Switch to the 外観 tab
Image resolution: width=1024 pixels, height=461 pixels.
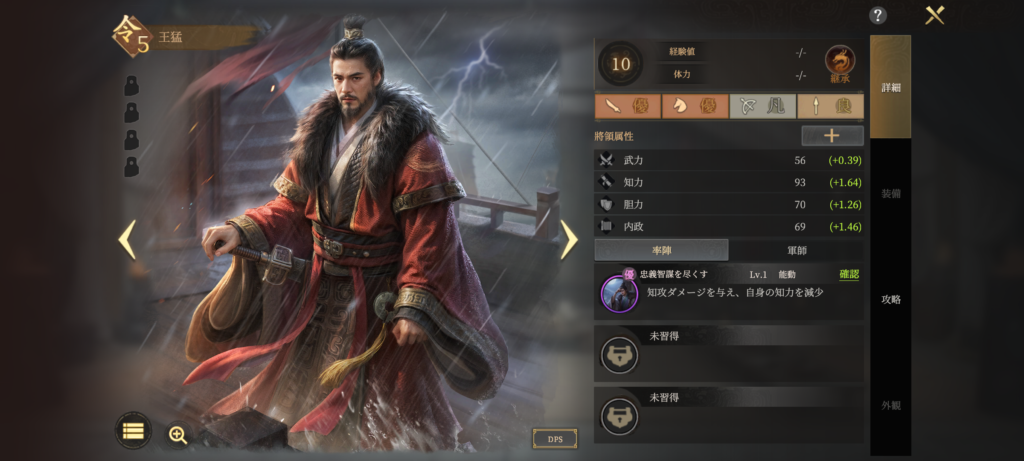click(x=890, y=405)
